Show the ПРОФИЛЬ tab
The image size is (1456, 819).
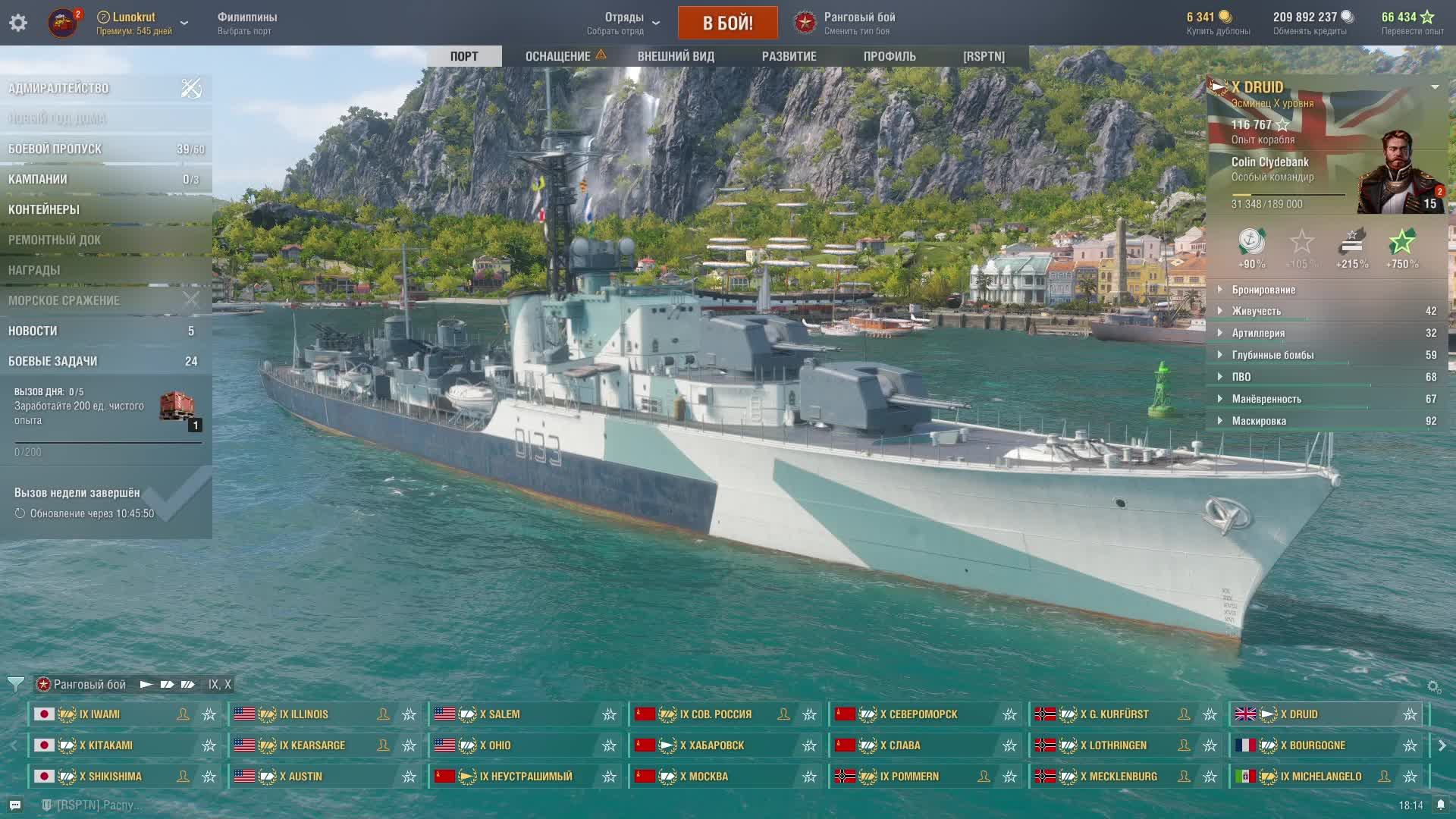[890, 56]
